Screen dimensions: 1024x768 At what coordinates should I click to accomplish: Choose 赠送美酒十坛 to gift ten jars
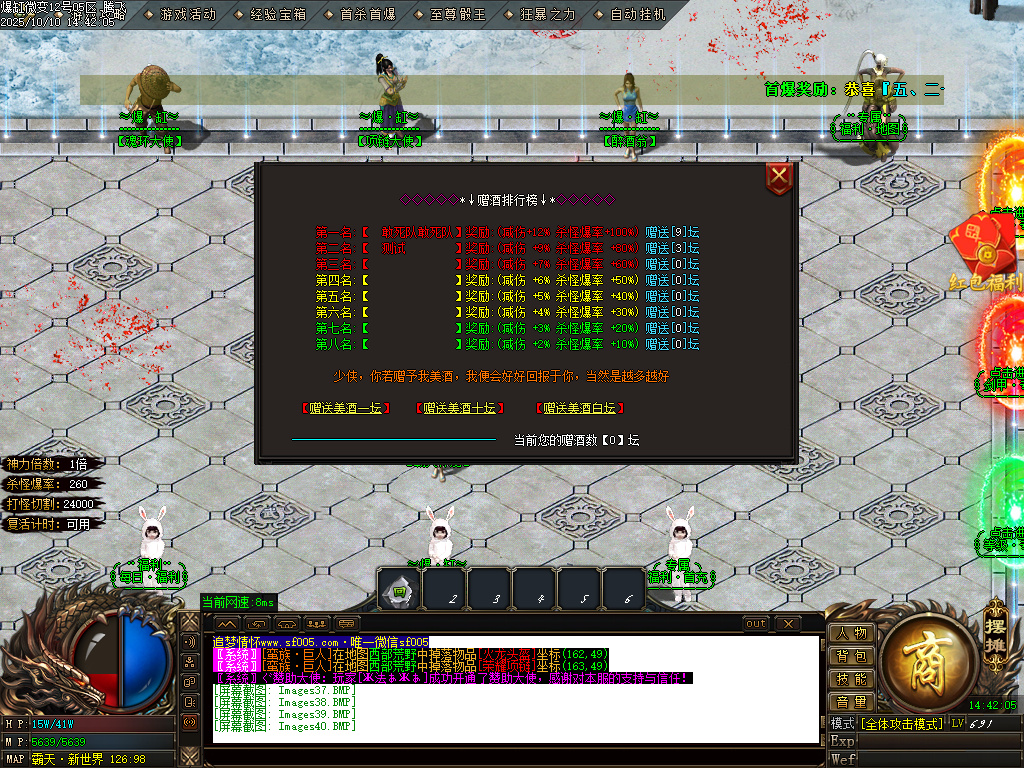coord(459,408)
